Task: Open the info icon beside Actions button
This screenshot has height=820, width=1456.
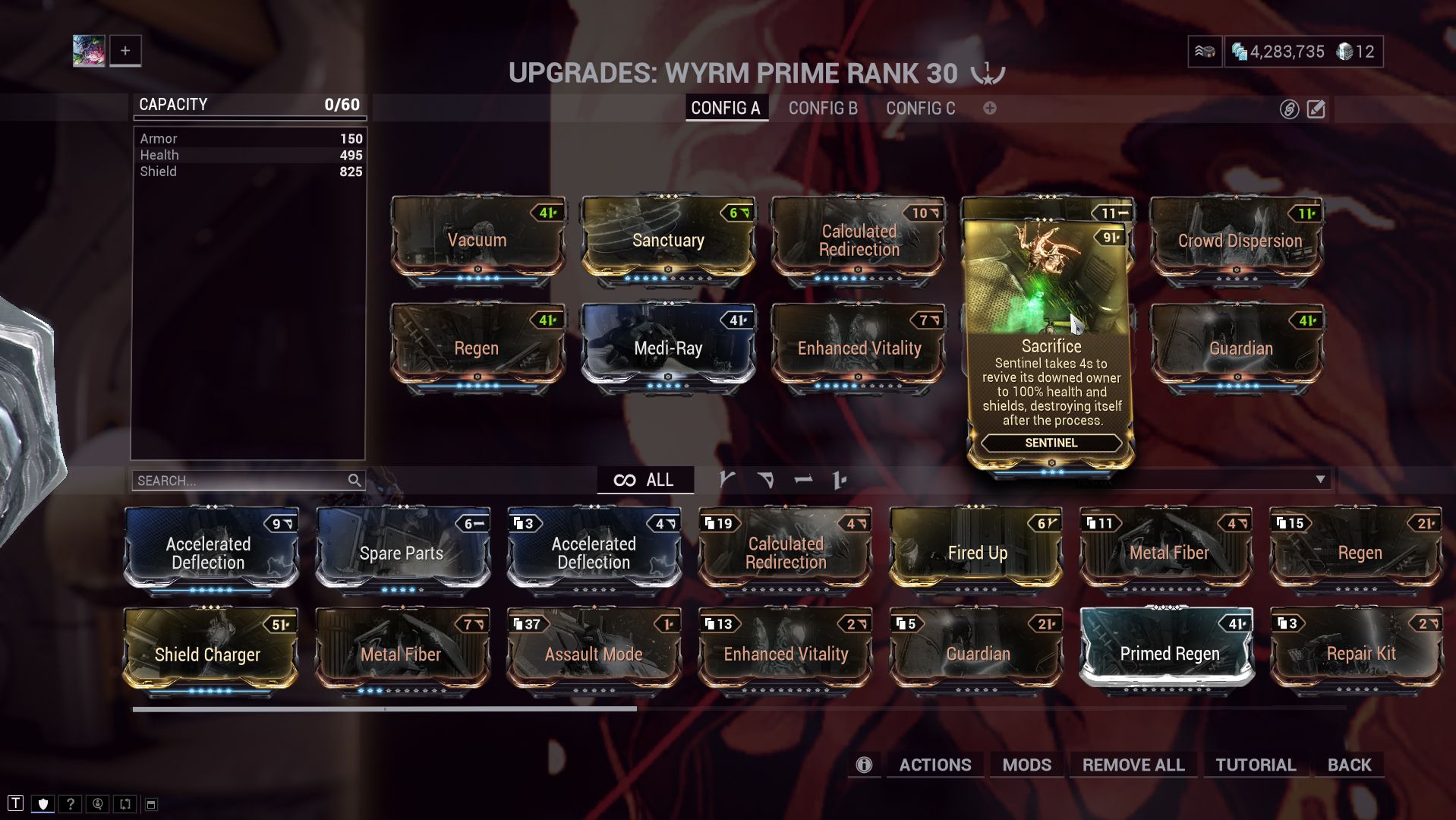Action: (x=863, y=765)
